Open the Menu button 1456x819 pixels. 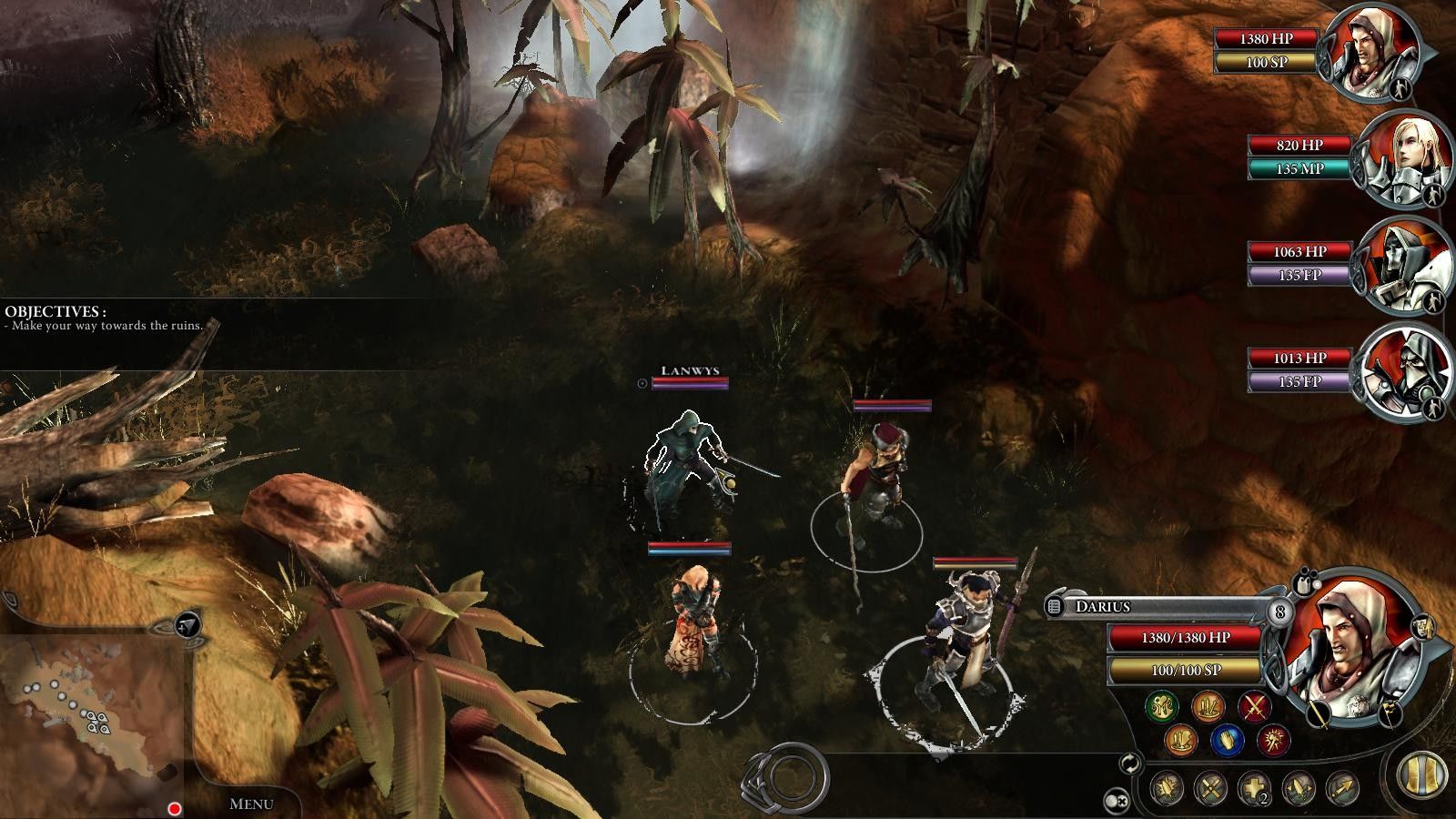pos(250,804)
